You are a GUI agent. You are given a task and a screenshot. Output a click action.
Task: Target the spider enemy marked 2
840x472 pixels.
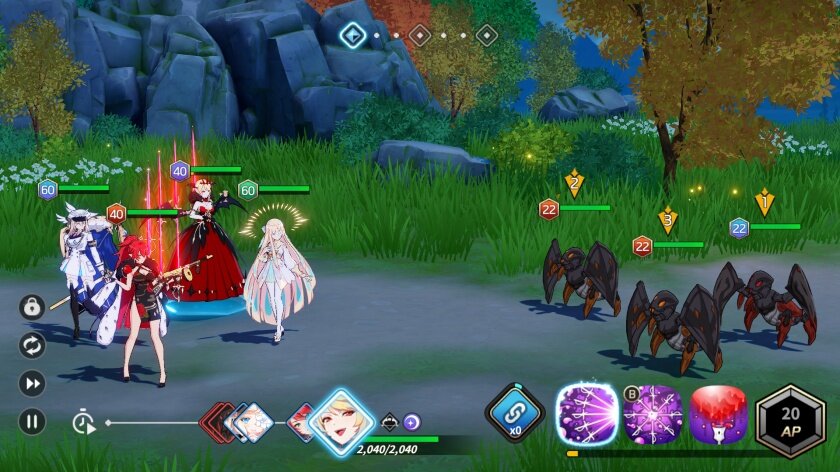[580, 273]
